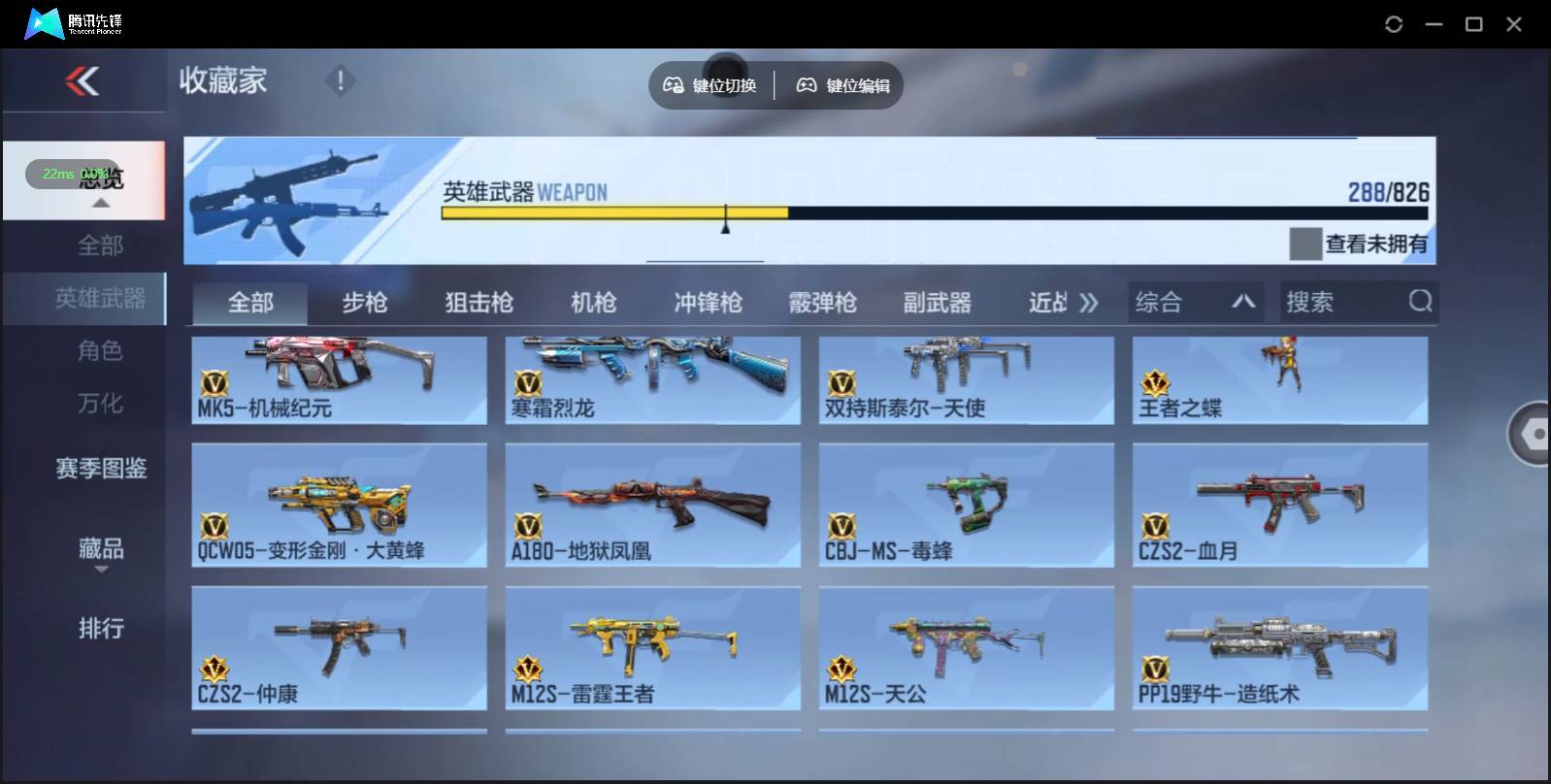This screenshot has height=784, width=1551.
Task: Switch to the 步枪 category tab
Action: 366,302
